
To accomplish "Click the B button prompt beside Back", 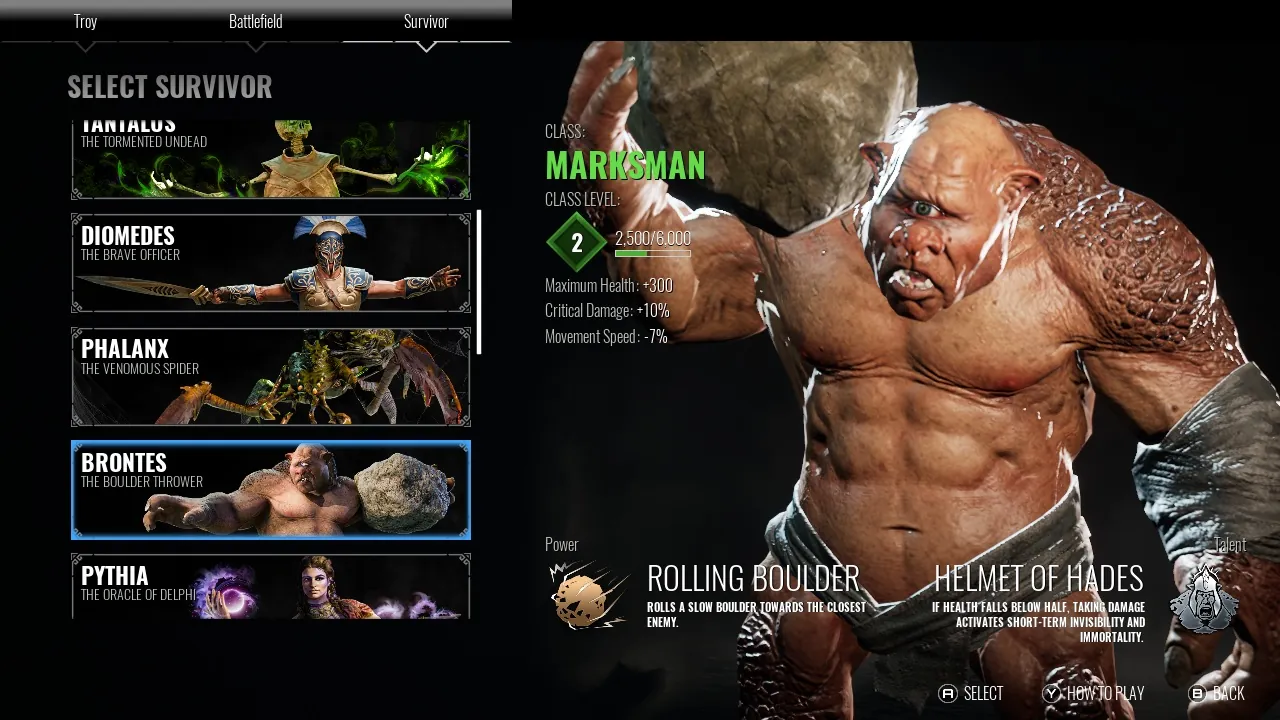I will tap(1198, 692).
